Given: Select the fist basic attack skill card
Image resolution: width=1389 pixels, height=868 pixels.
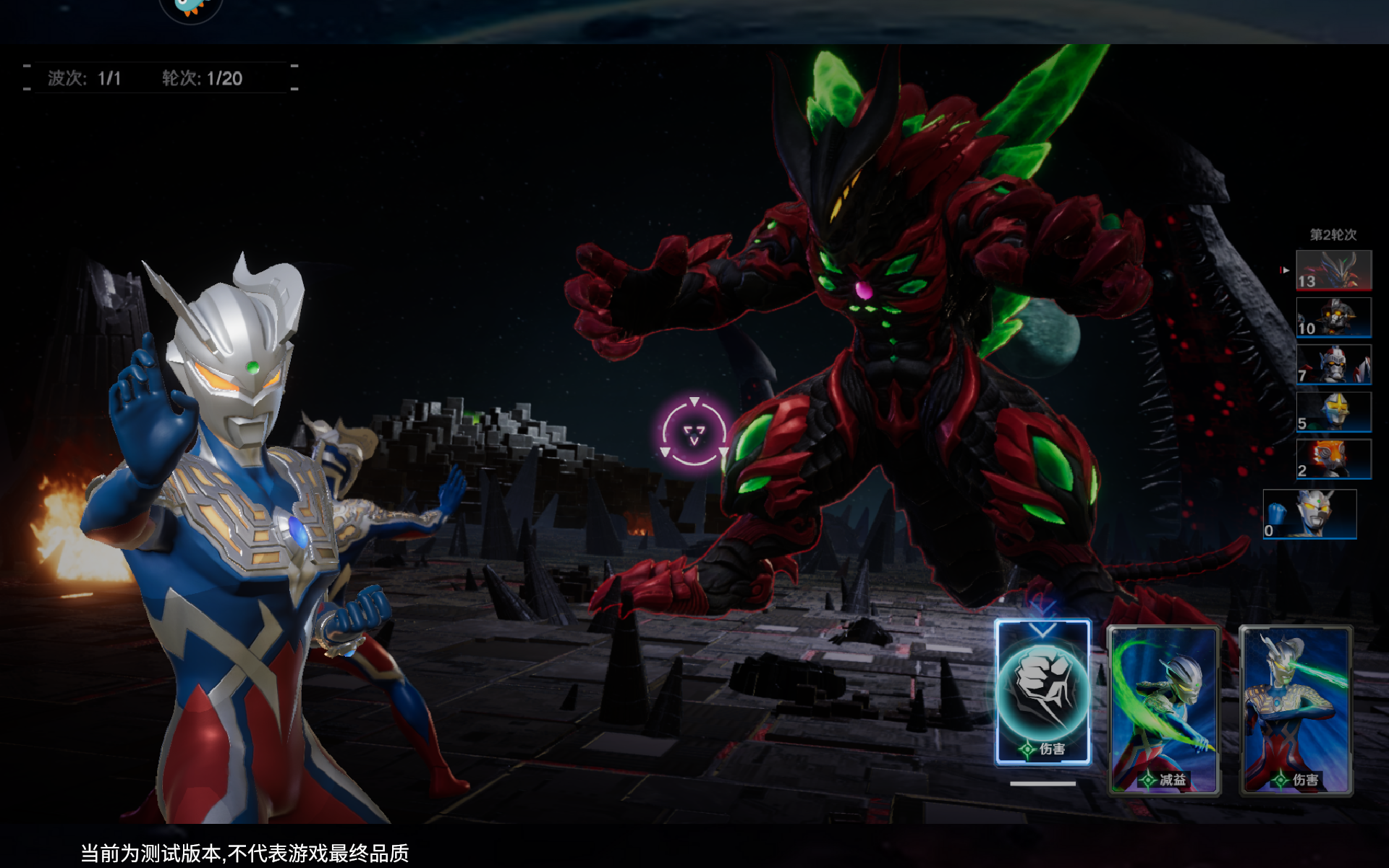Looking at the screenshot, I should coord(1042,692).
